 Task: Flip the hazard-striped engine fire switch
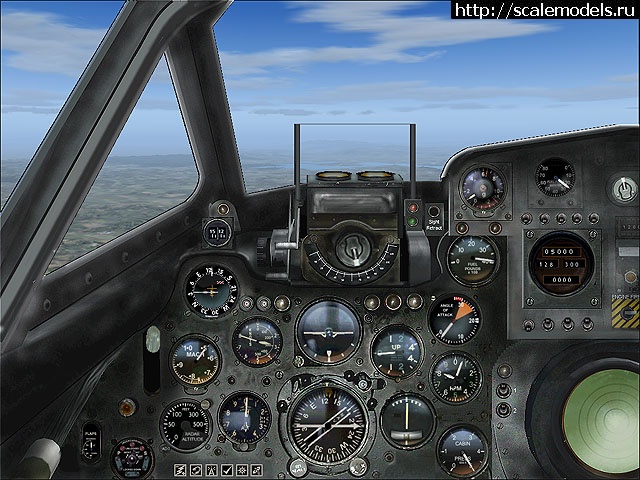624,314
